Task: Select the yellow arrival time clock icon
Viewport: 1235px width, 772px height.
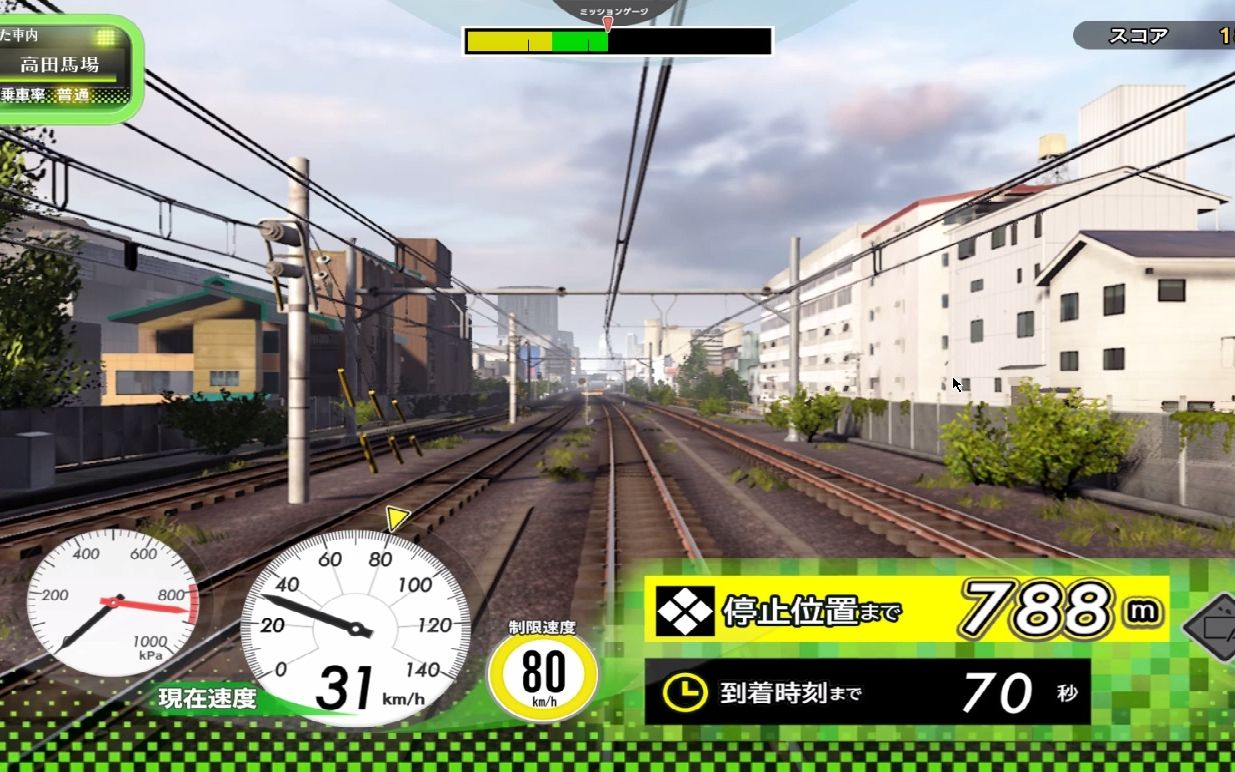Action: [x=685, y=692]
